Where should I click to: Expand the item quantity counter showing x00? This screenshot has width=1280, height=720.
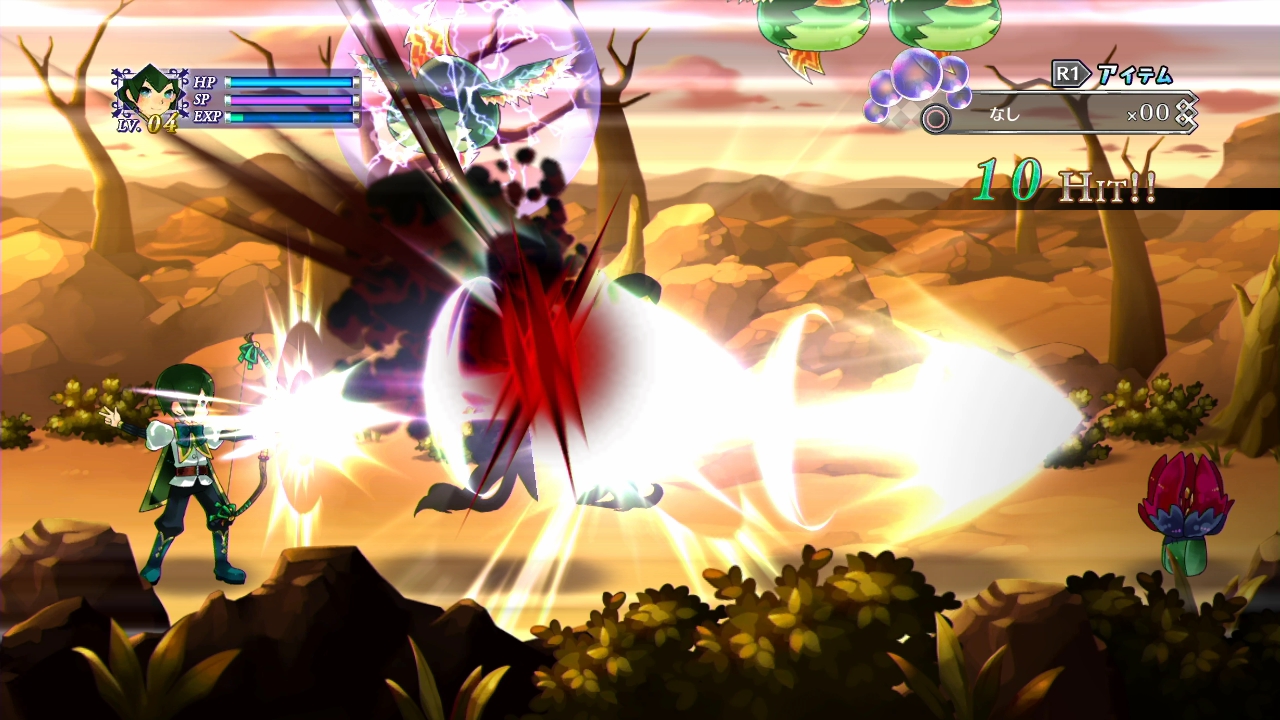[1147, 114]
